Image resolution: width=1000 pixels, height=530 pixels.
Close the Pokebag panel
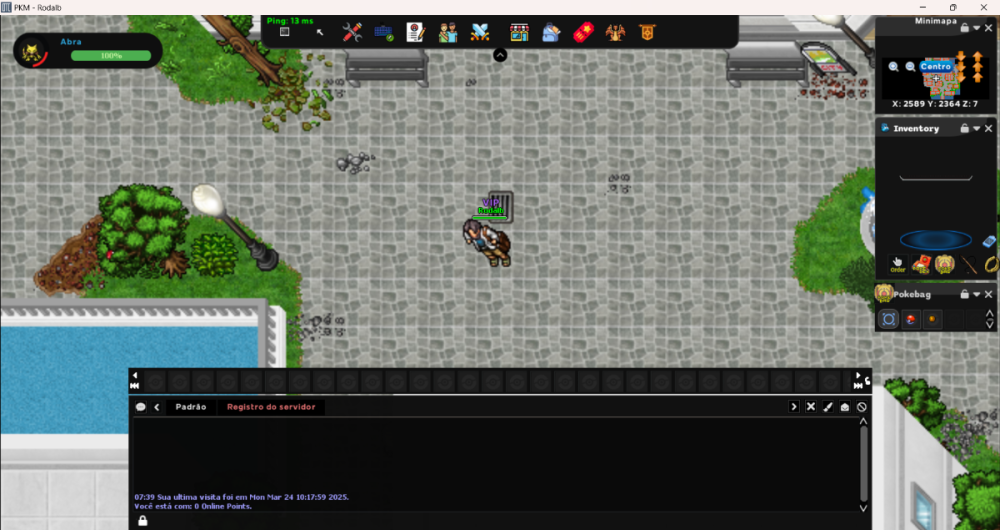tap(989, 294)
